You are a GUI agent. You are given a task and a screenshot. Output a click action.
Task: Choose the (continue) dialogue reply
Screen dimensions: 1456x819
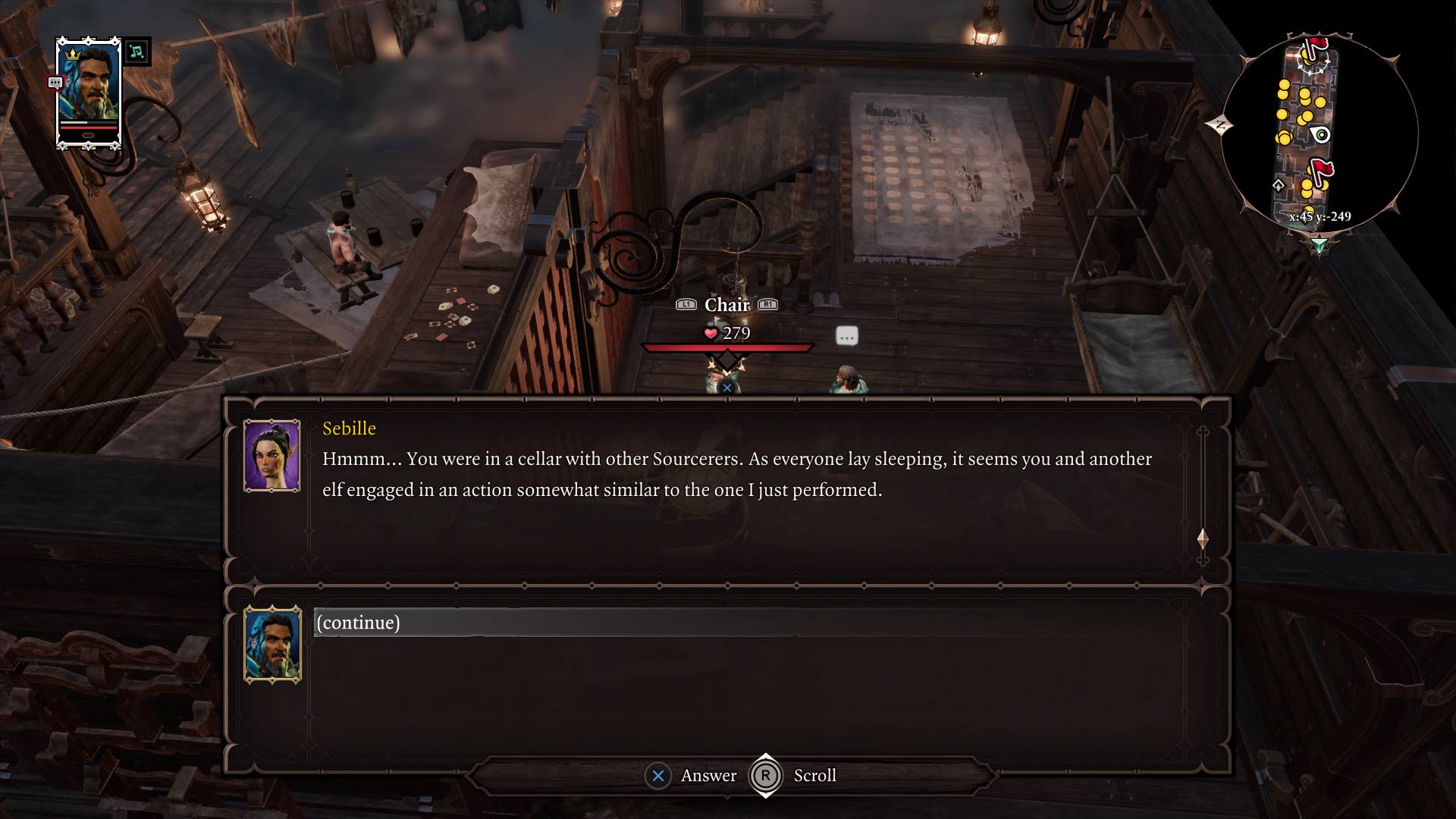(358, 623)
